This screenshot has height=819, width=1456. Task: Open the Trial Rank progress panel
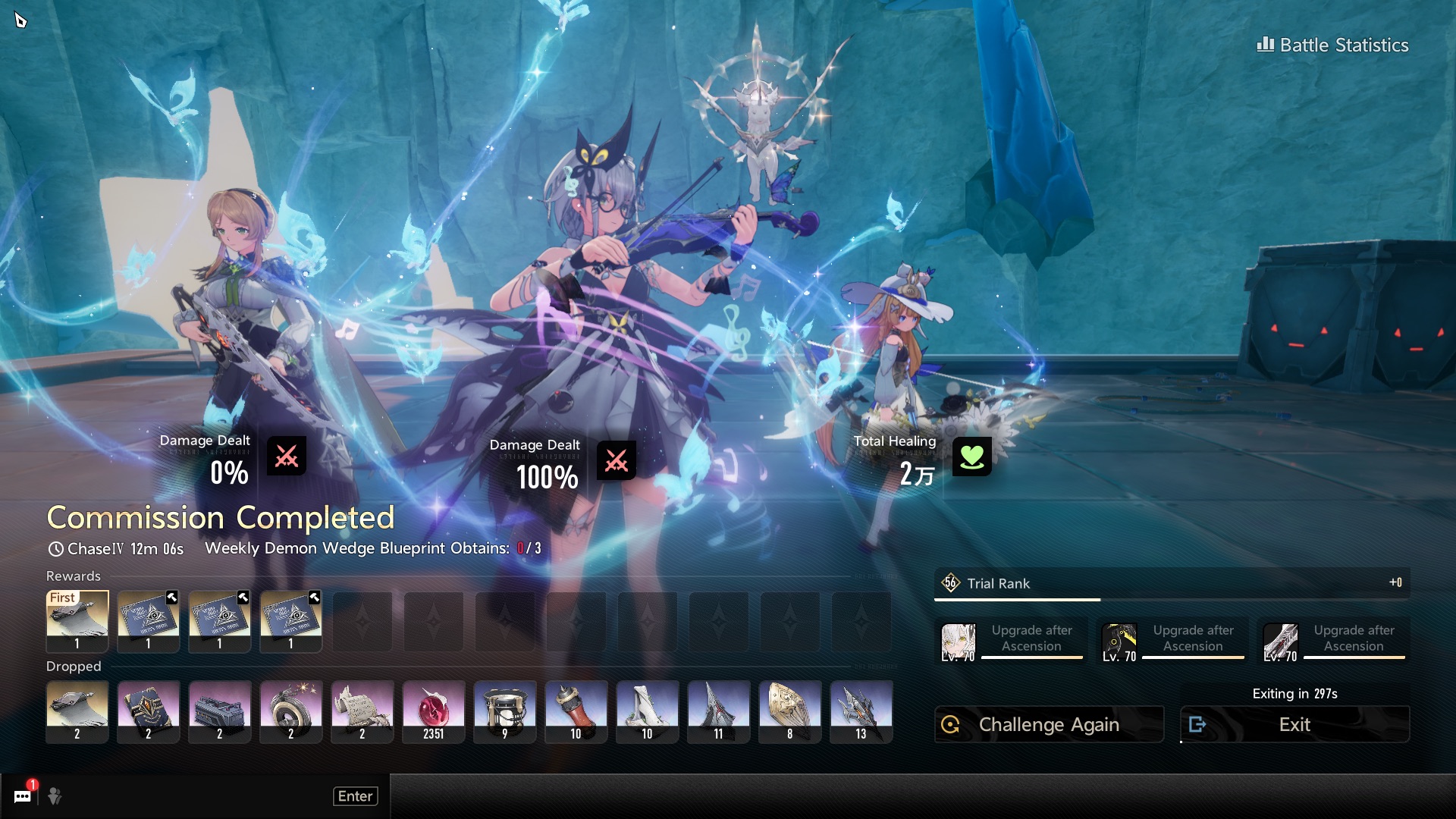coord(1172,583)
